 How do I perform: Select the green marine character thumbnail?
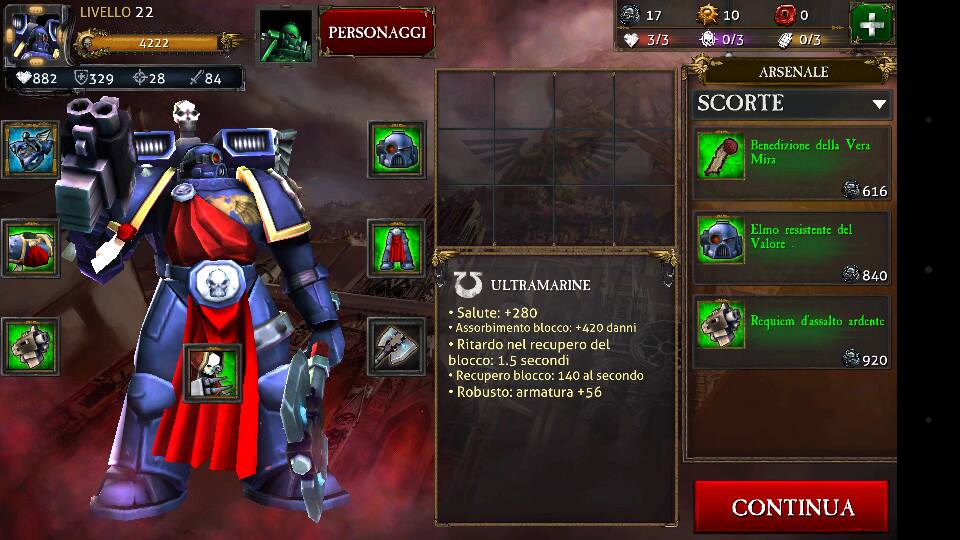[285, 34]
